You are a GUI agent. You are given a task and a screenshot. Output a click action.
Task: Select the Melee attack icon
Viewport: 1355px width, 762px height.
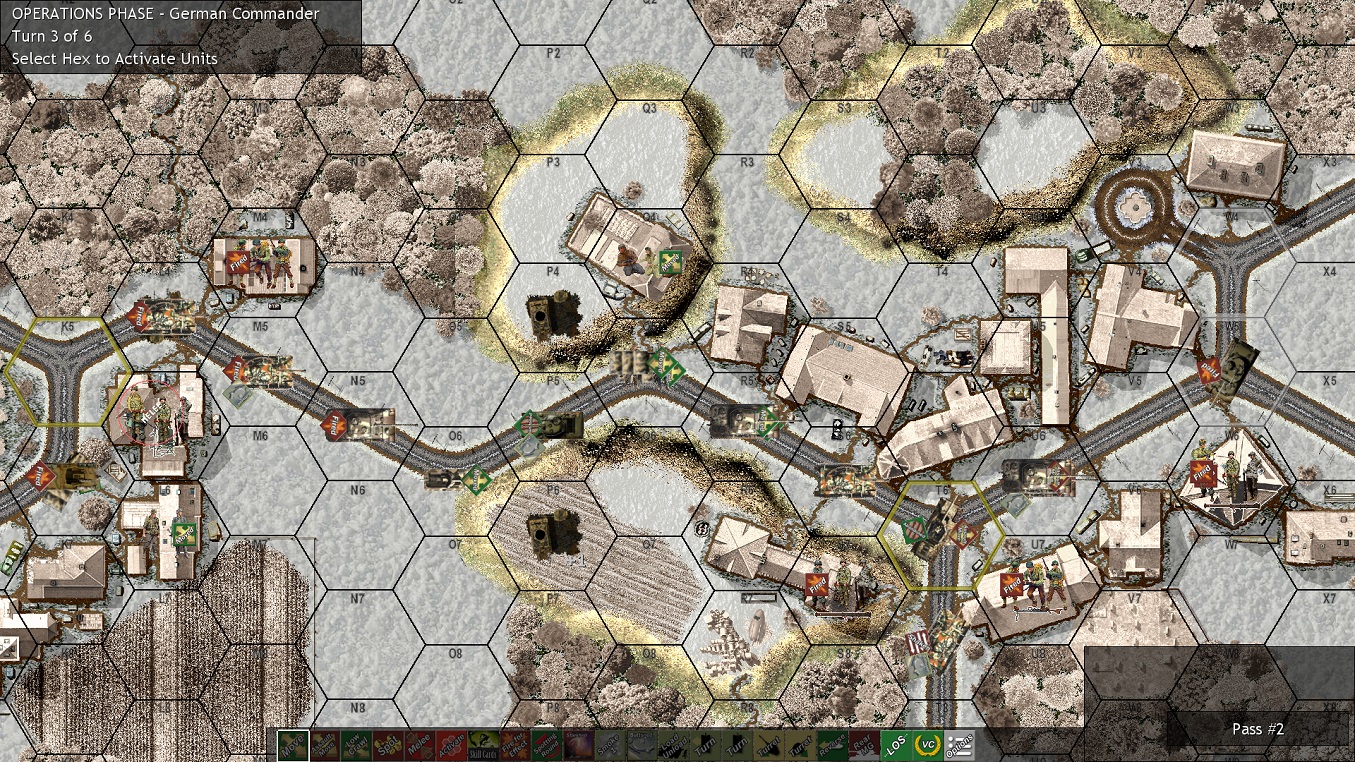(419, 744)
